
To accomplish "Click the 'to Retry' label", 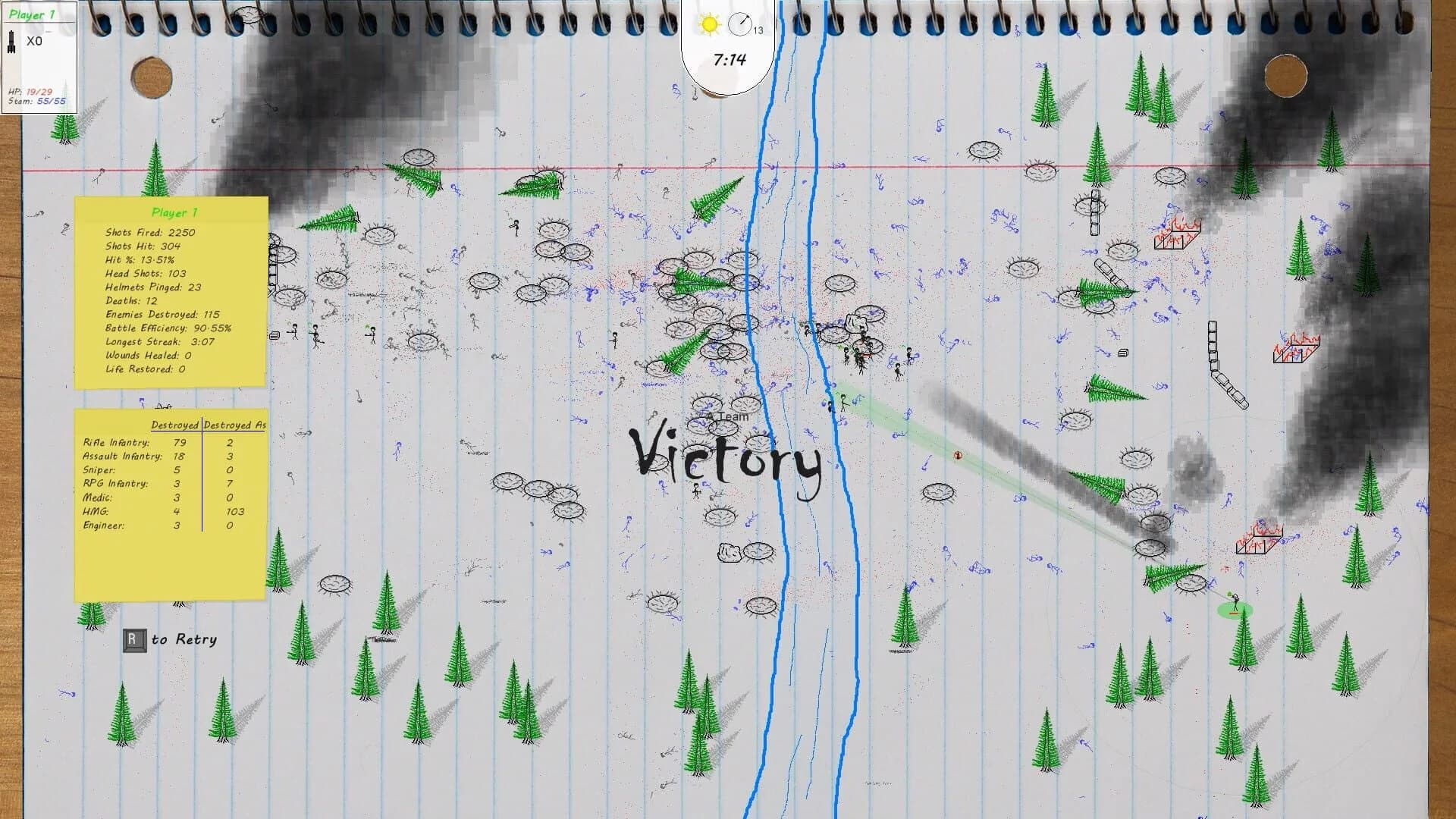I will [184, 639].
